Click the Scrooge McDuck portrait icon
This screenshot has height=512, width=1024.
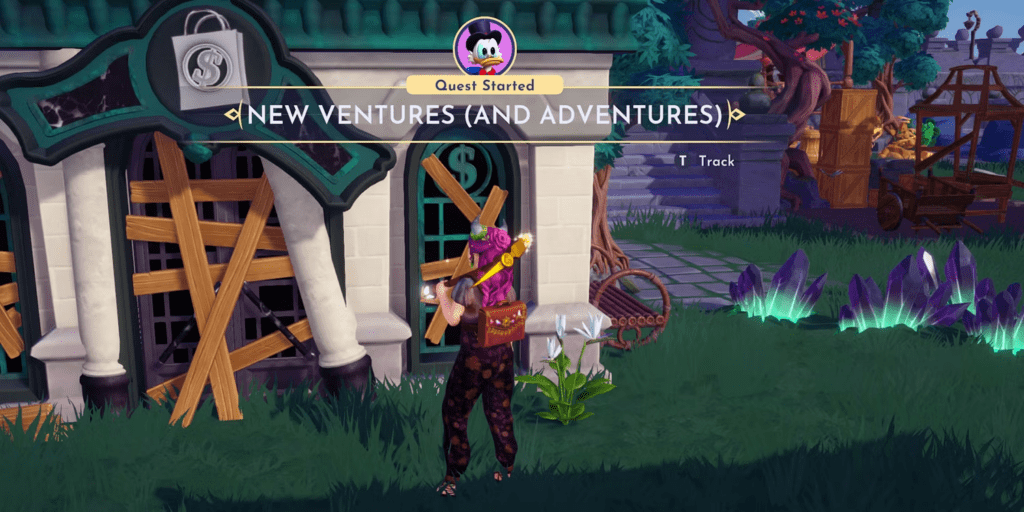485,46
